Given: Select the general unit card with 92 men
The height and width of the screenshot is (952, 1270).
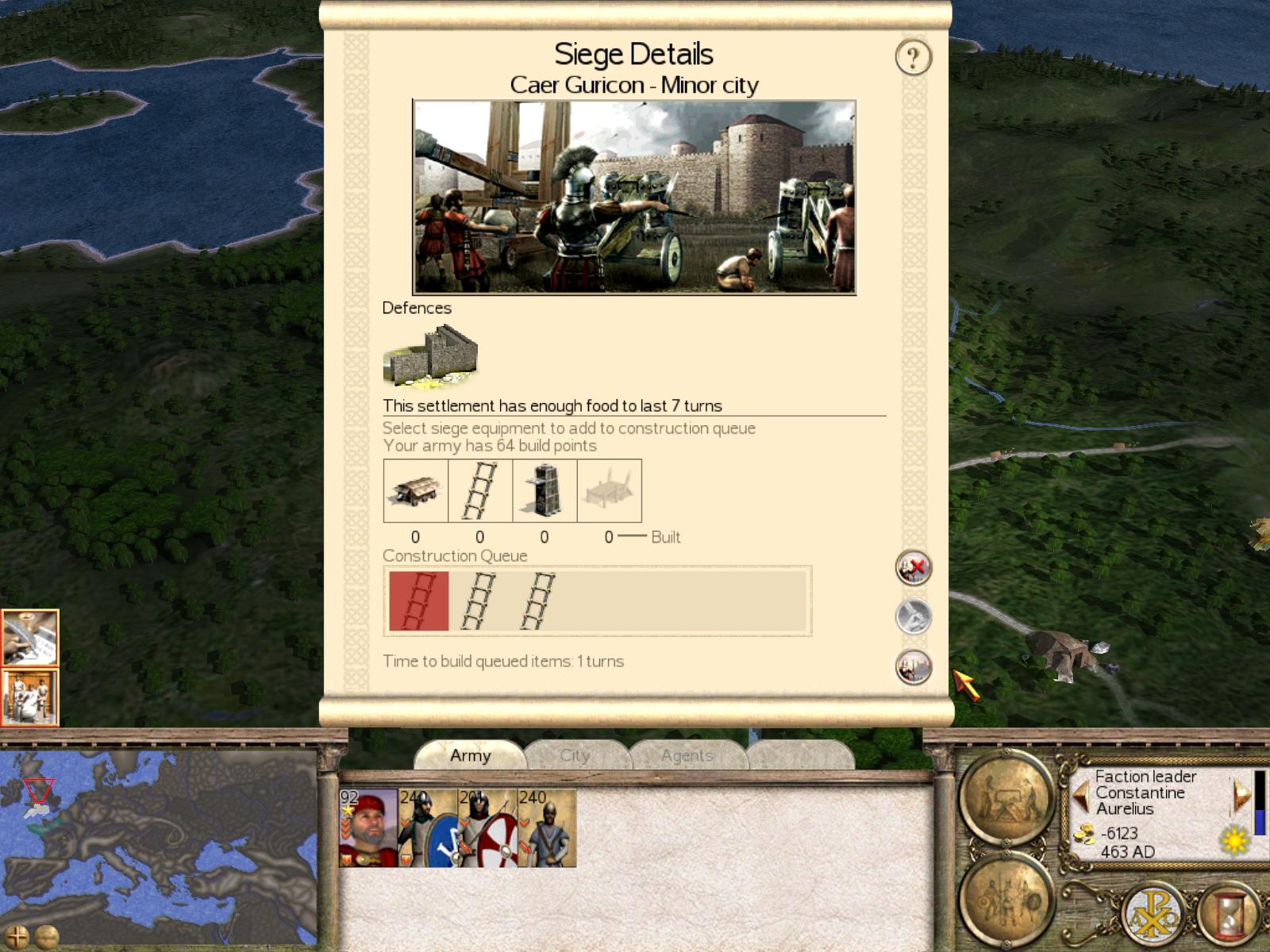Looking at the screenshot, I should click(368, 827).
